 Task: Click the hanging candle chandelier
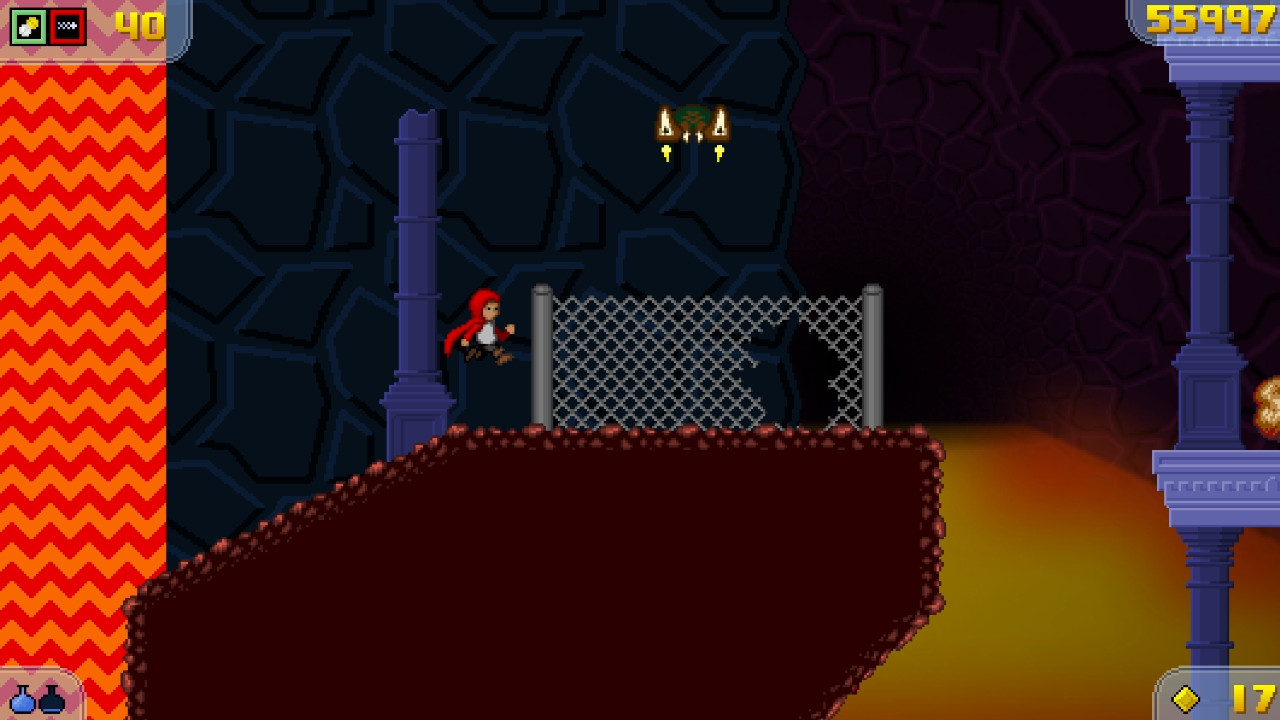(692, 125)
